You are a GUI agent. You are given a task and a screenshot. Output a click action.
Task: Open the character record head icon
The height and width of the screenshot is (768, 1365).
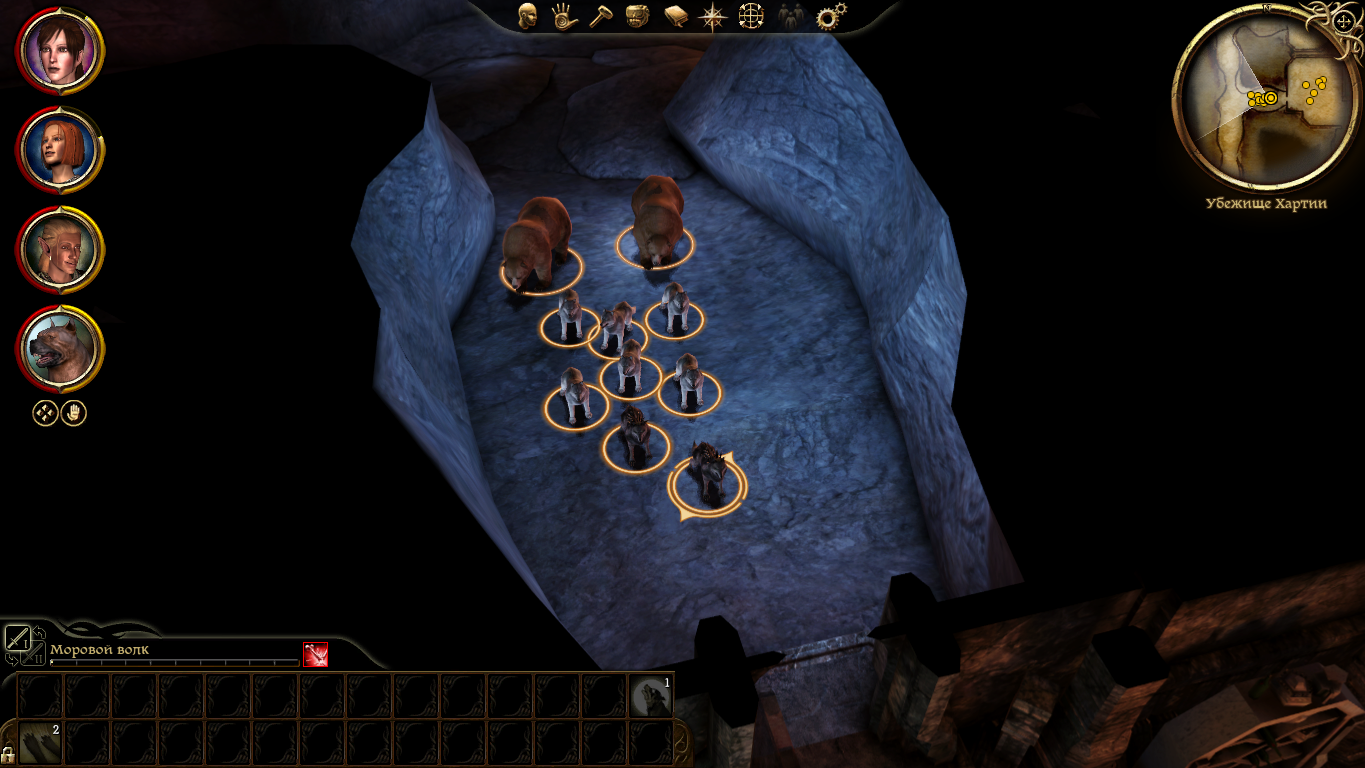527,16
